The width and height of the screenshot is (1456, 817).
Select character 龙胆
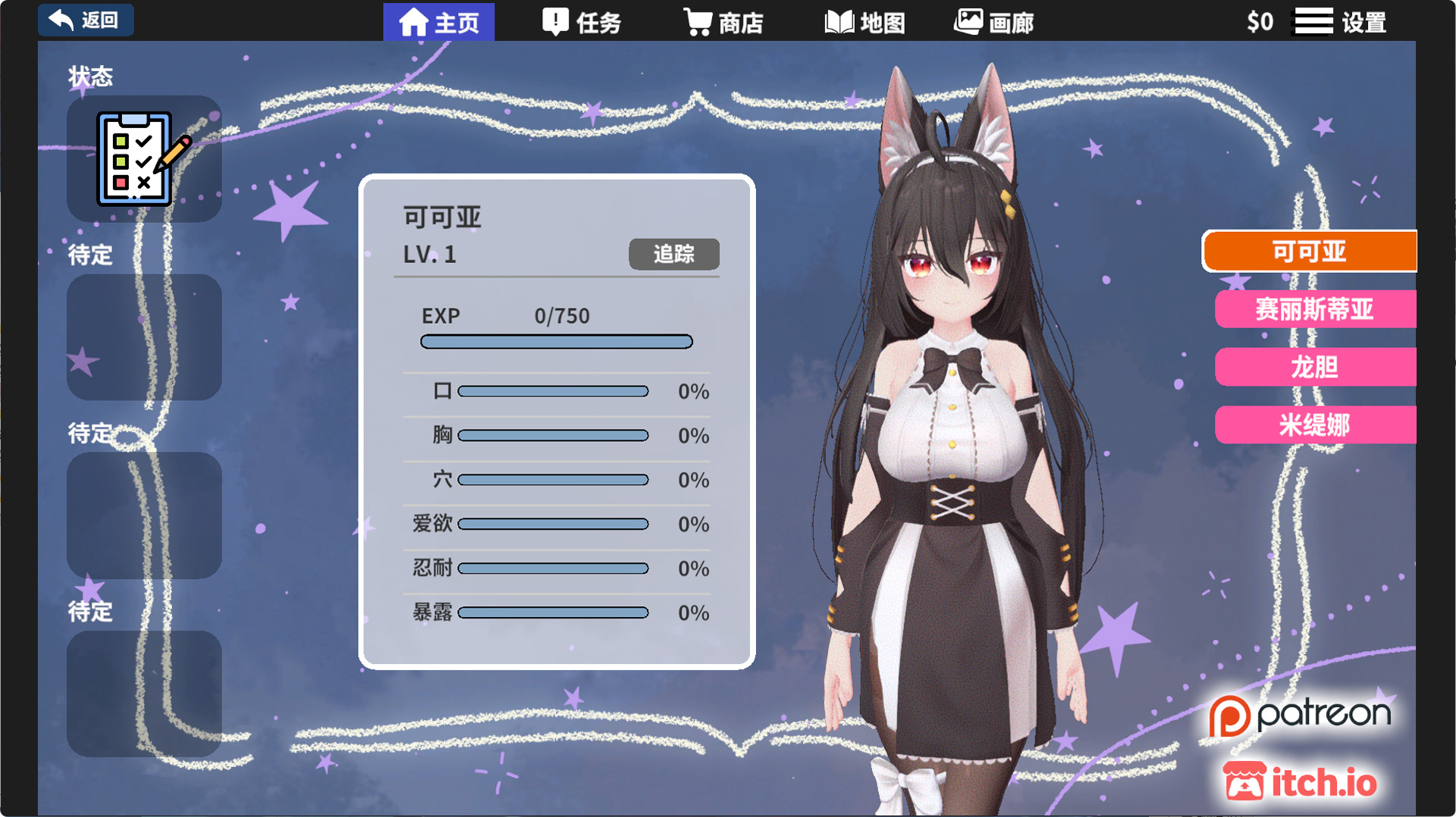1315,368
